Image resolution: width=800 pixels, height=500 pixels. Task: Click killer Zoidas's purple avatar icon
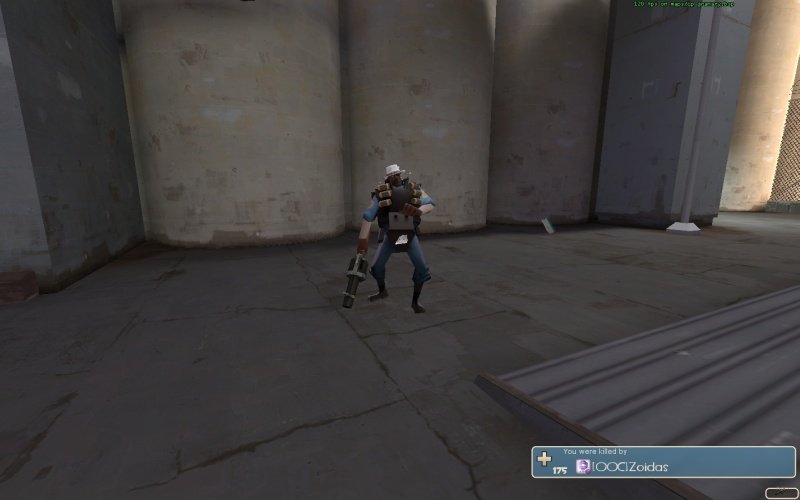(583, 467)
